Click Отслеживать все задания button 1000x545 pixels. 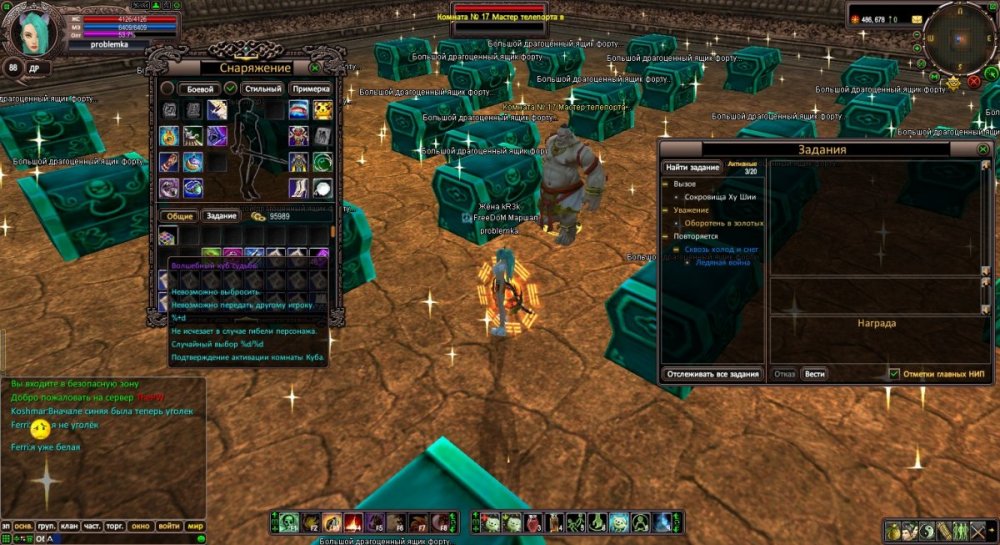coord(714,374)
